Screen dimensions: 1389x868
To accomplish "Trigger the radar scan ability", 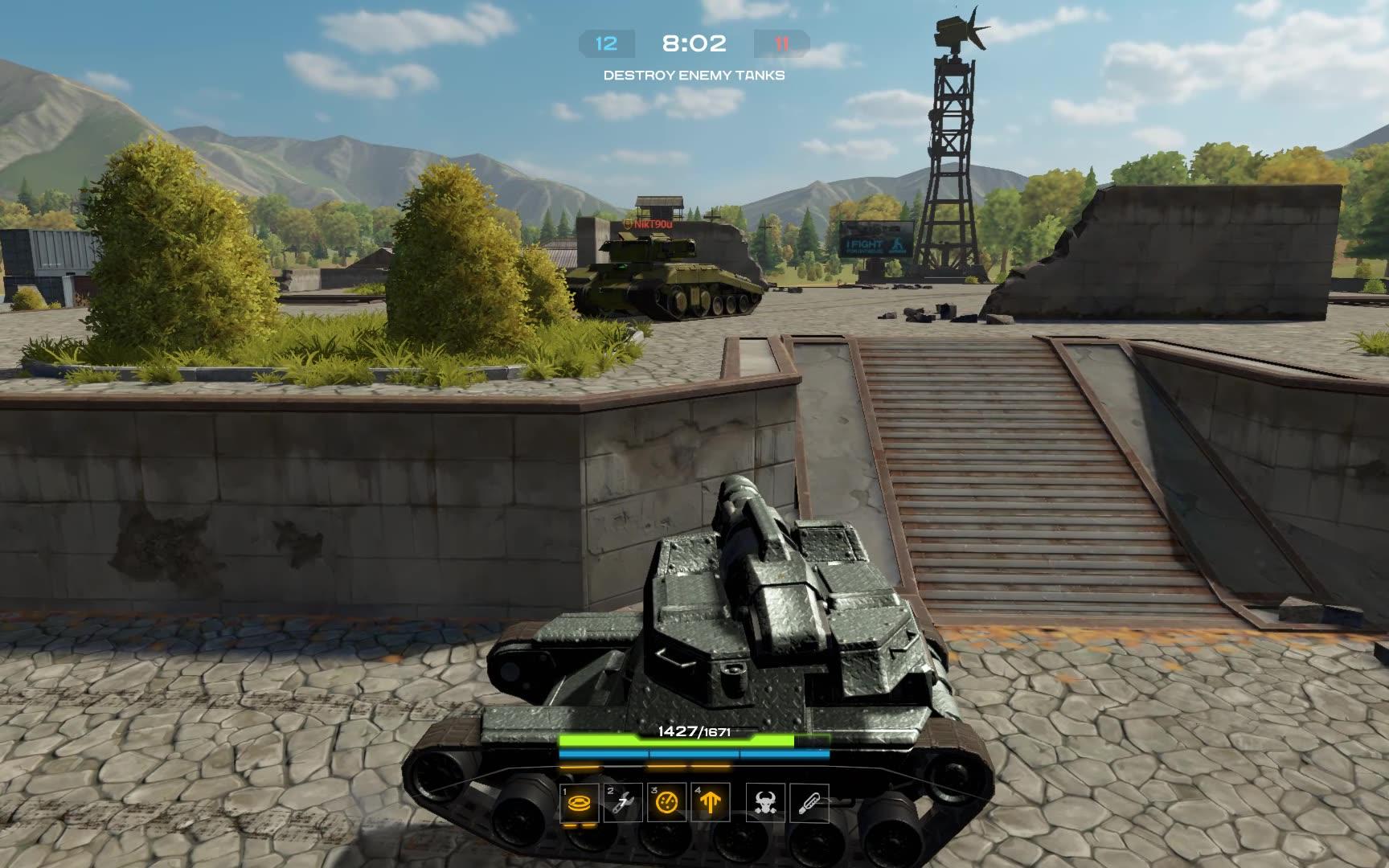I will pos(667,801).
